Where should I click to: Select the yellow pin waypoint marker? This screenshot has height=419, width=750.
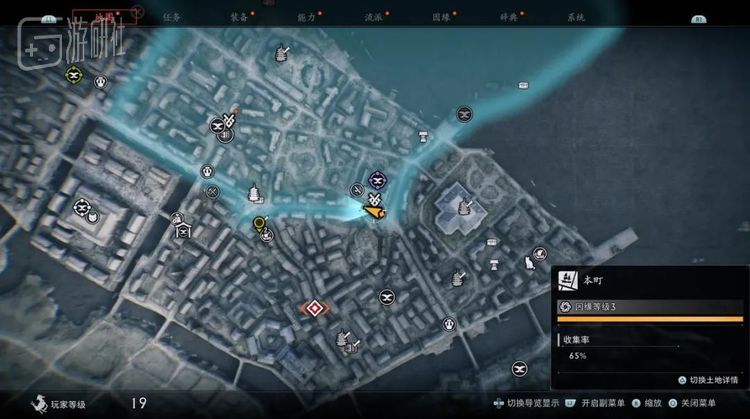[x=260, y=224]
